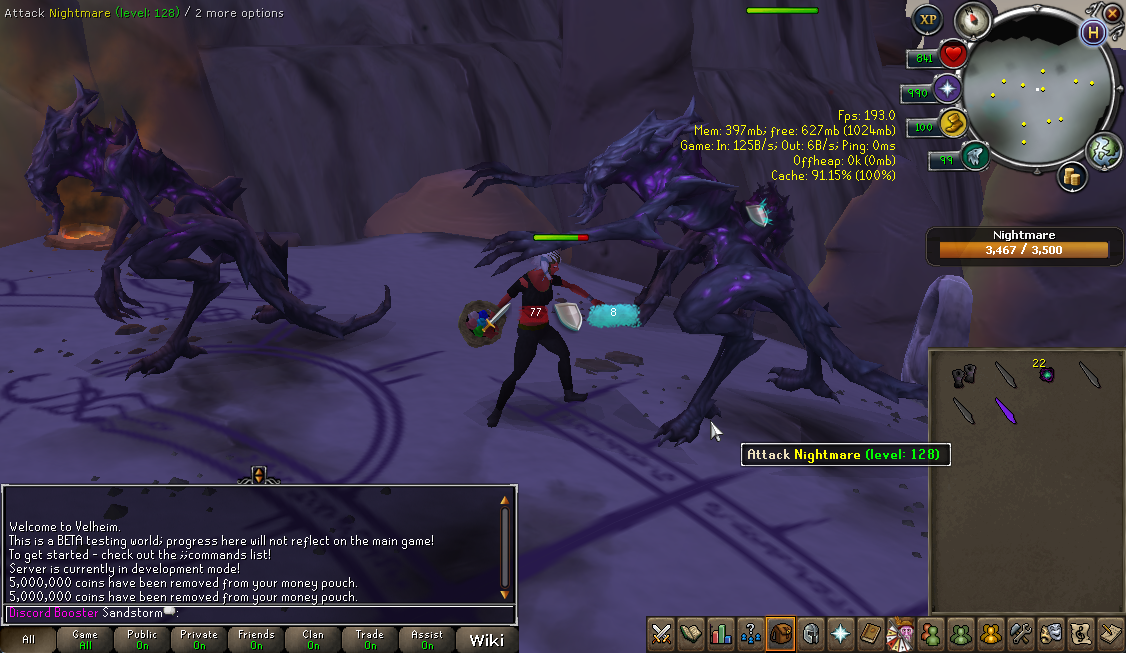Select the dark gloves inventory item
This screenshot has height=653, width=1126.
pos(963,375)
